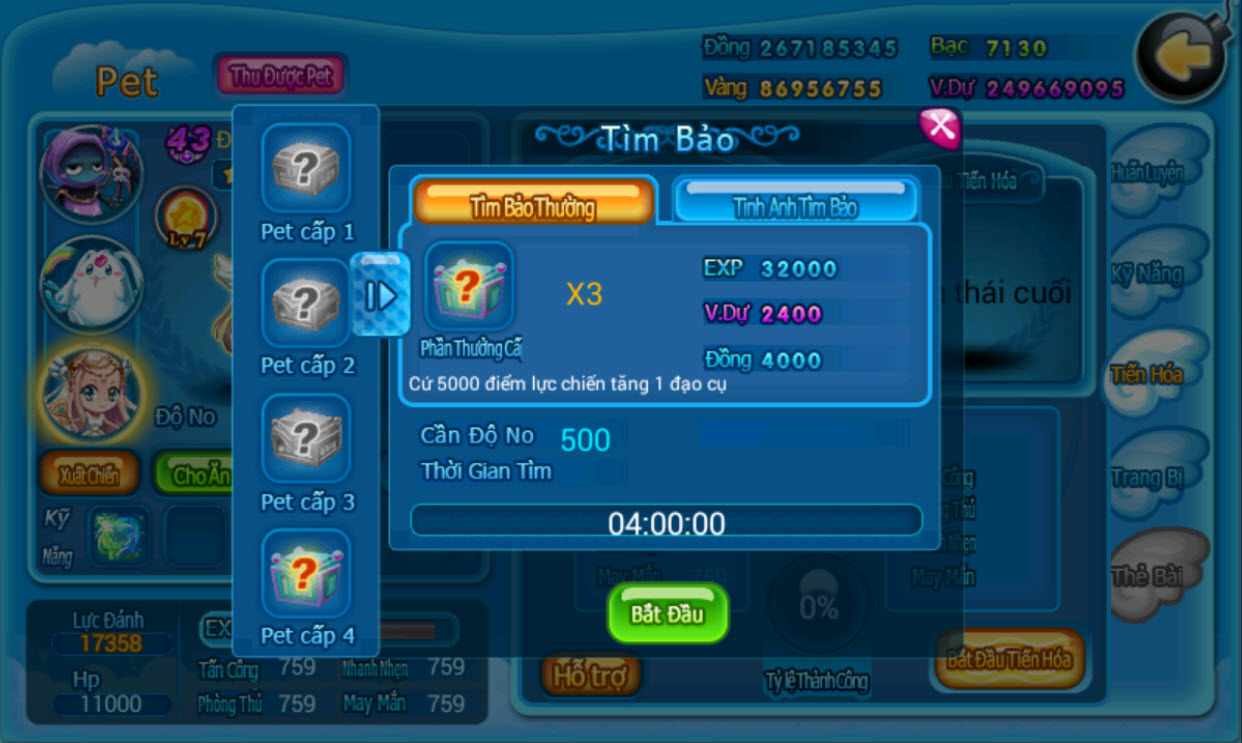Select the white rabbit pet portrait

click(x=91, y=285)
